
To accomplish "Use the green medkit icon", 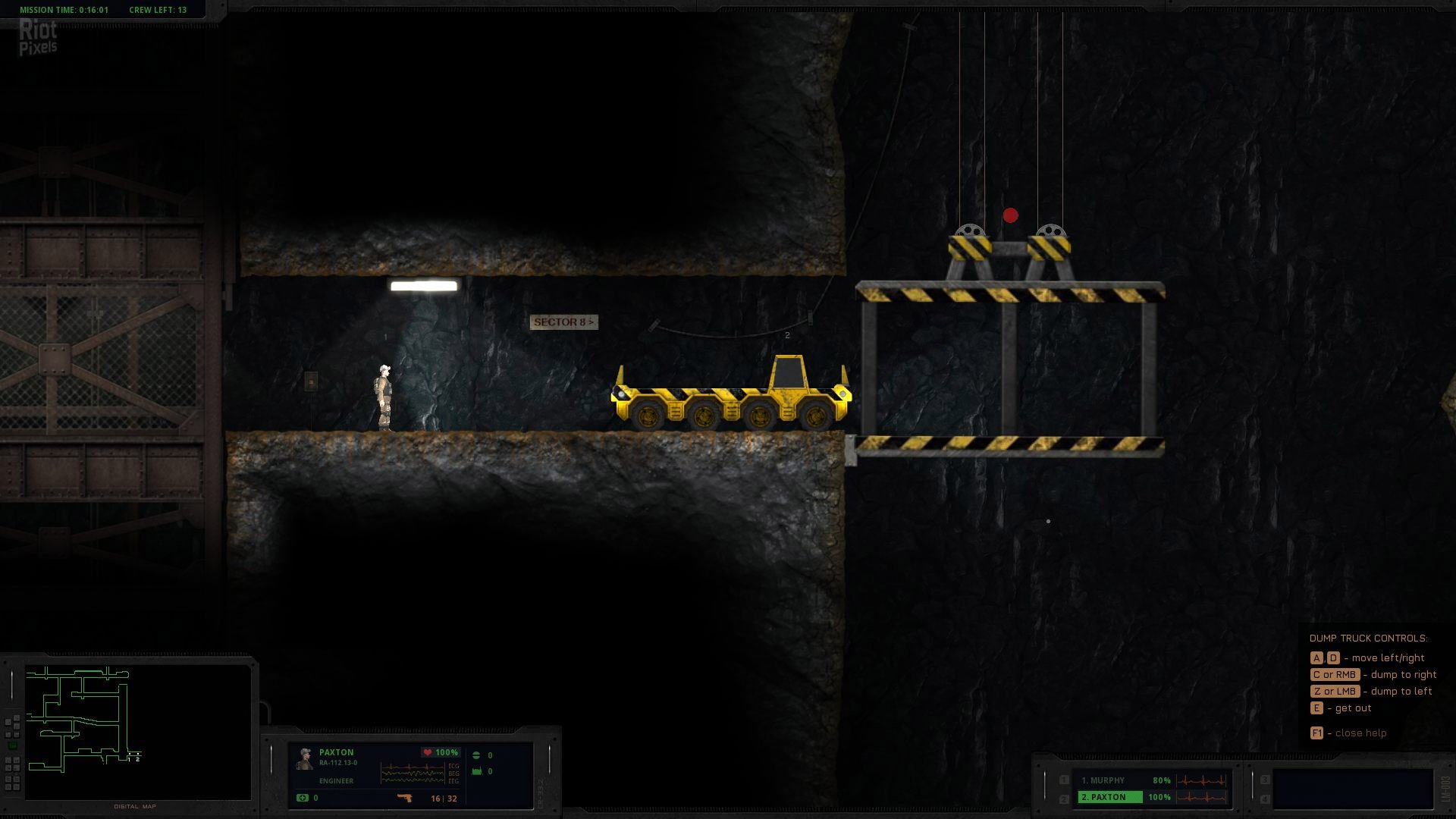I will [x=303, y=798].
